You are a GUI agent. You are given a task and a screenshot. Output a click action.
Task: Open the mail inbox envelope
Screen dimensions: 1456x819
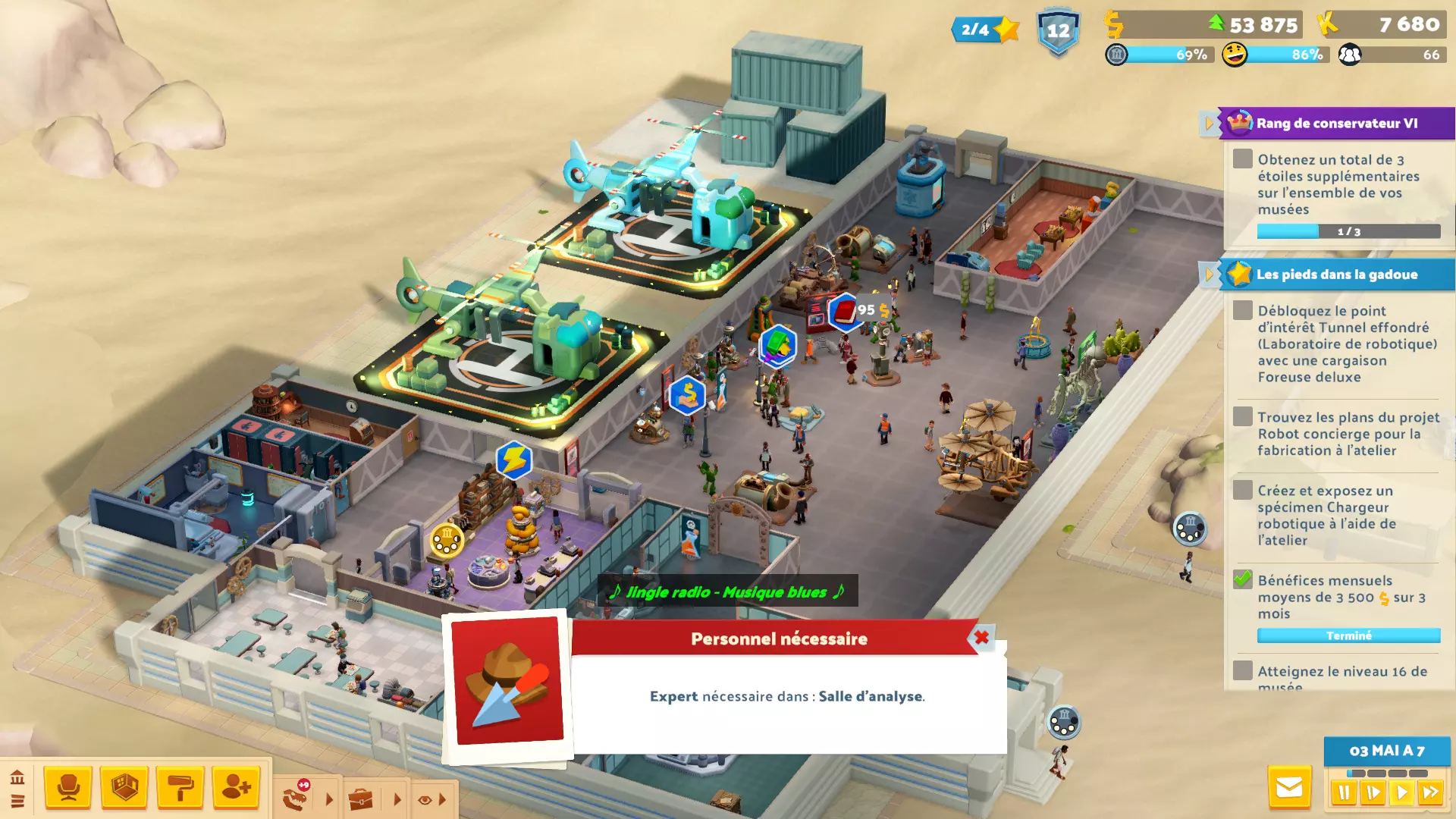1289,788
